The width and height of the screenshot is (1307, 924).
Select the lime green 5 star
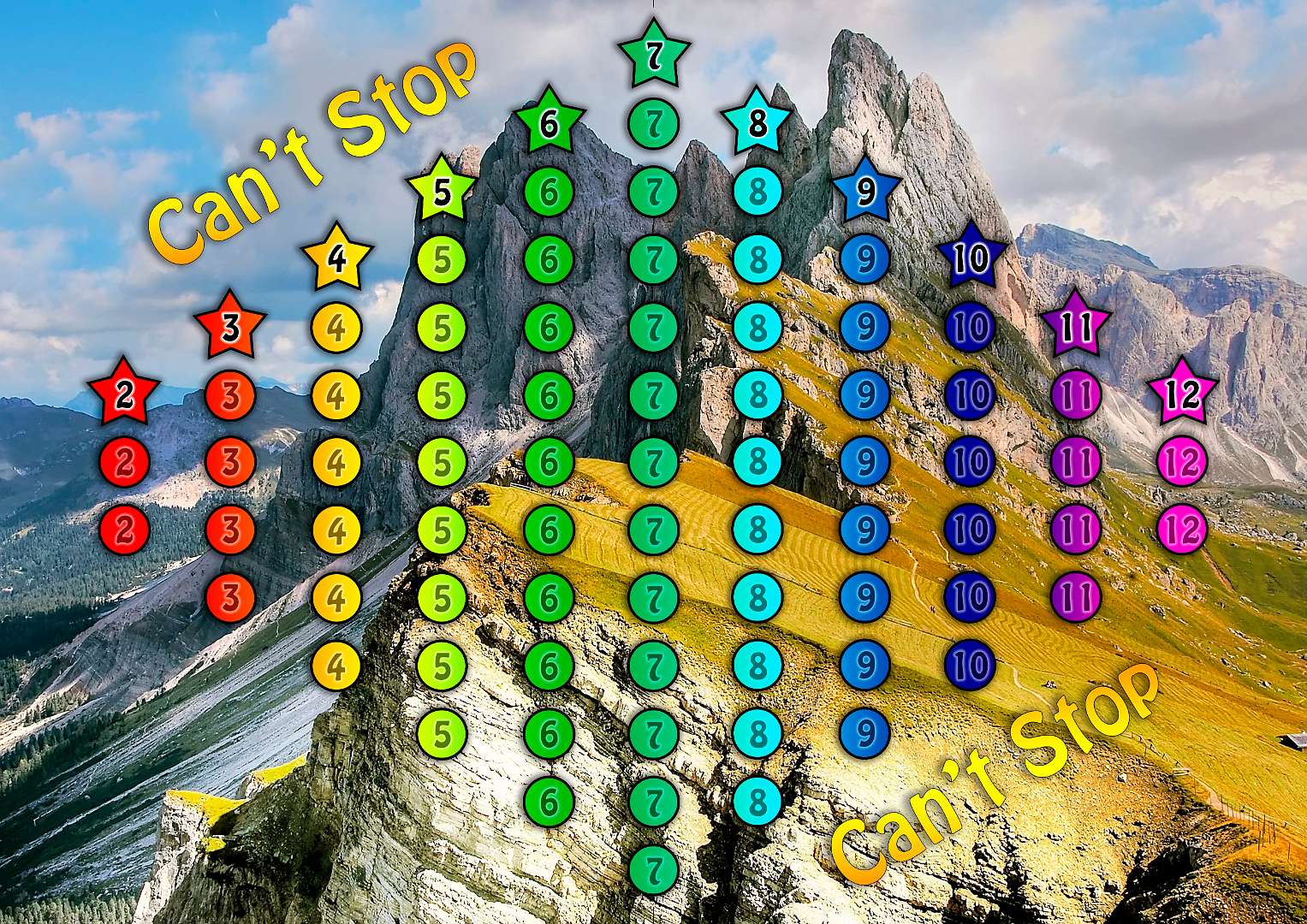coord(442,192)
